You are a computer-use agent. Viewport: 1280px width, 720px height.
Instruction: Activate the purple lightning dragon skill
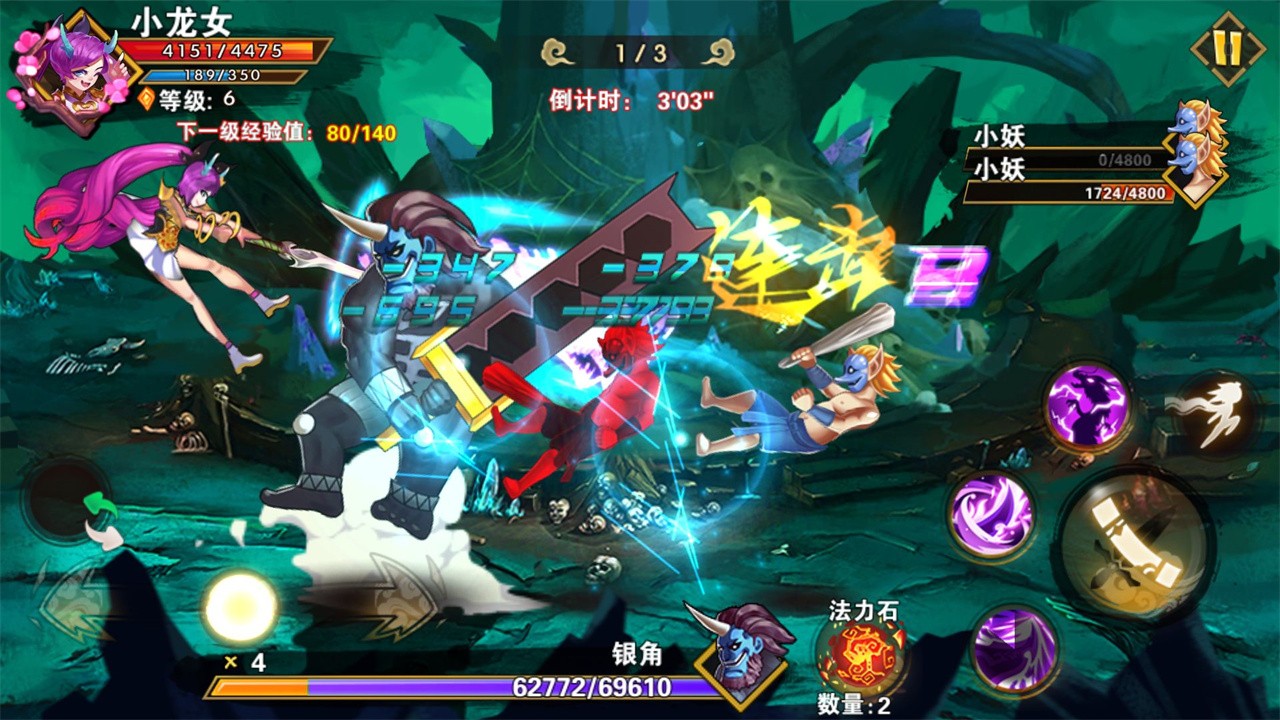point(1088,405)
